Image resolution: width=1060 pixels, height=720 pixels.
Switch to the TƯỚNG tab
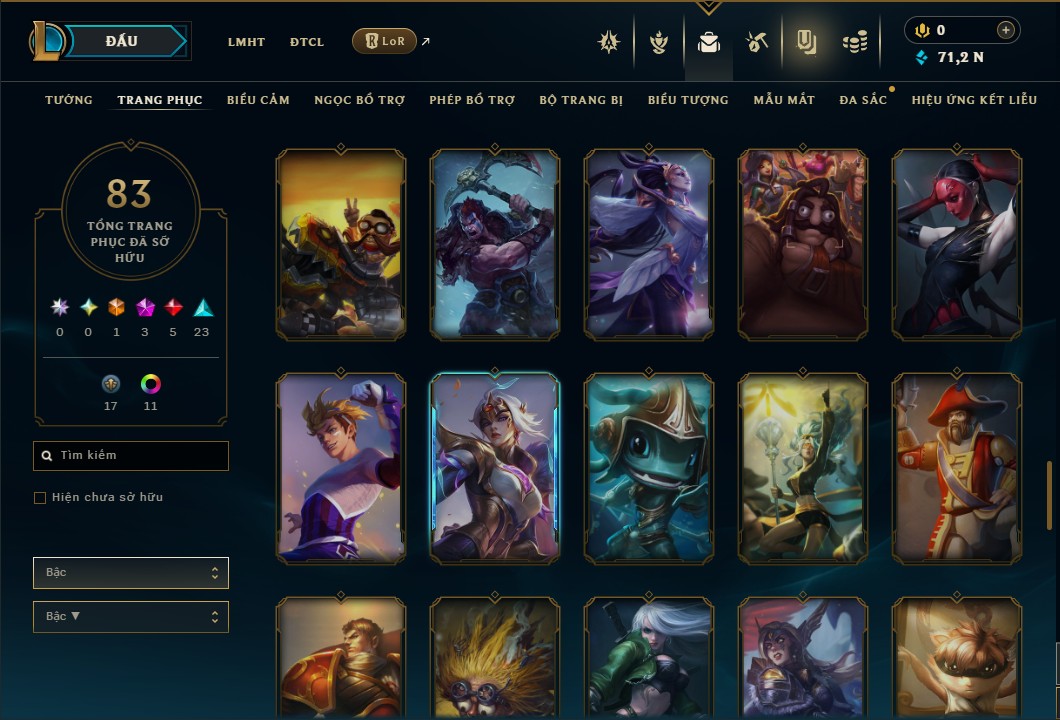tap(69, 100)
